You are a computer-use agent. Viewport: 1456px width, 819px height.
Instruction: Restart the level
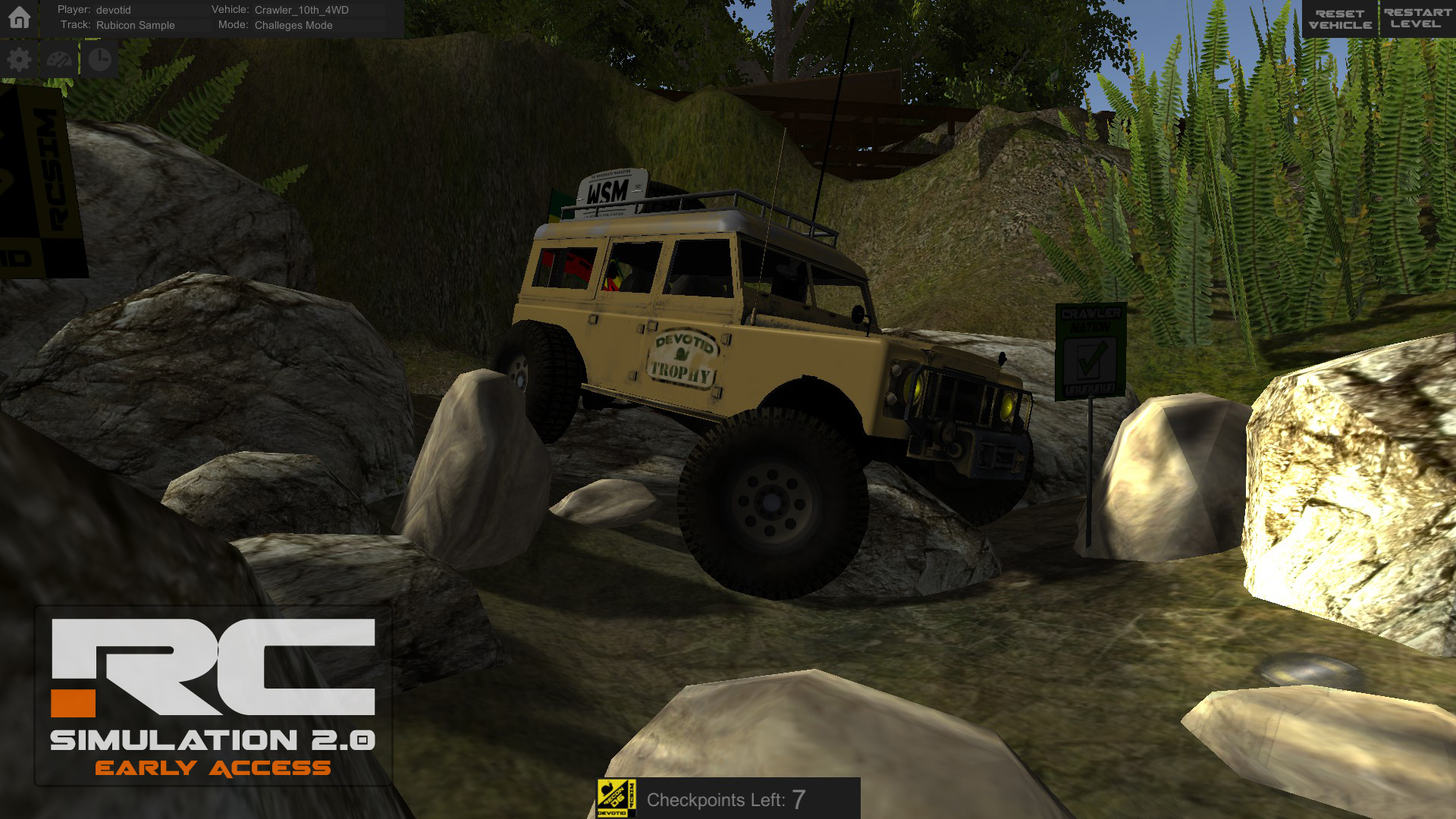click(1417, 19)
